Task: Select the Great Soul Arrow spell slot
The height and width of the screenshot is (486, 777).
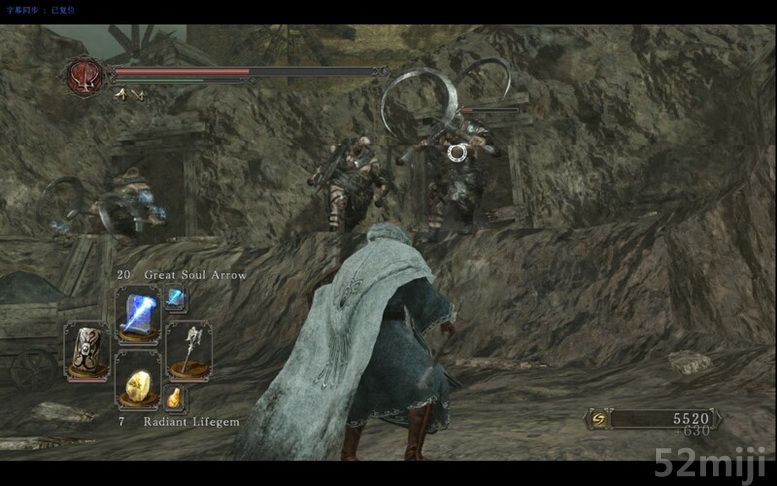Action: tap(137, 314)
